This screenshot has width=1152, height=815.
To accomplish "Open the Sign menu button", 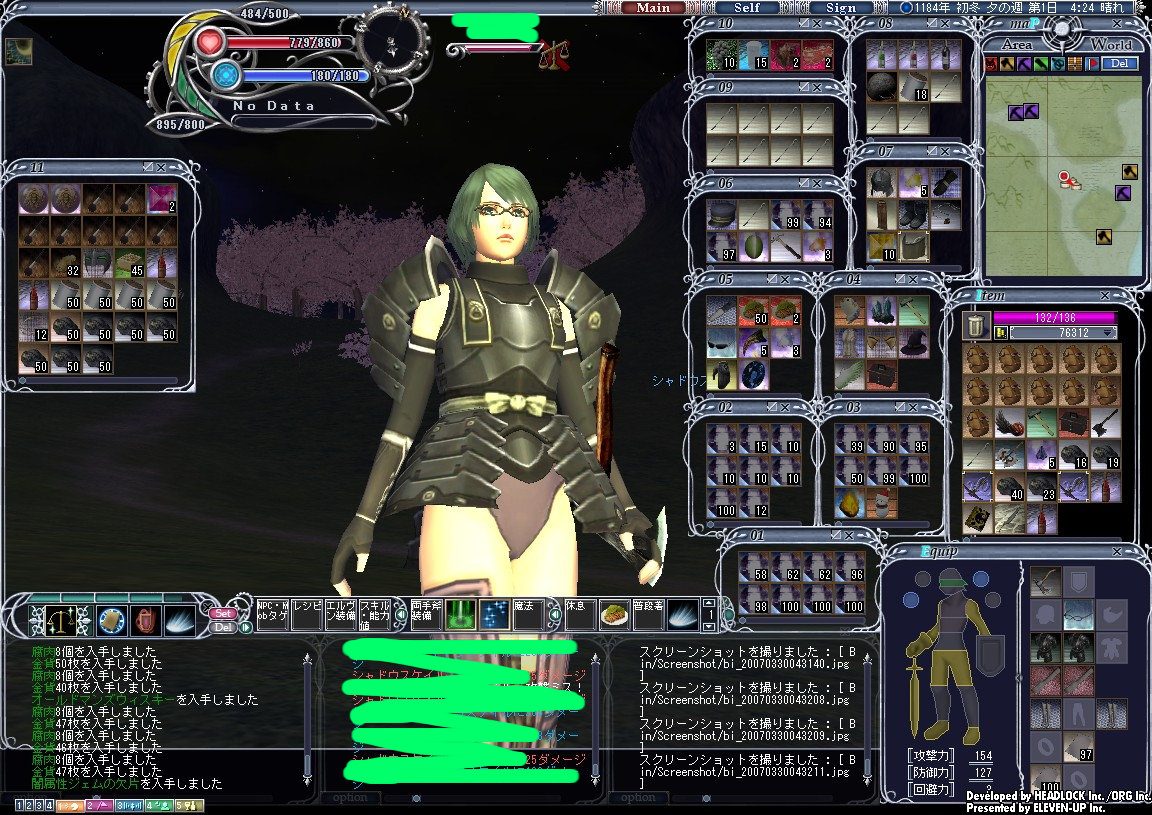I will coord(841,8).
